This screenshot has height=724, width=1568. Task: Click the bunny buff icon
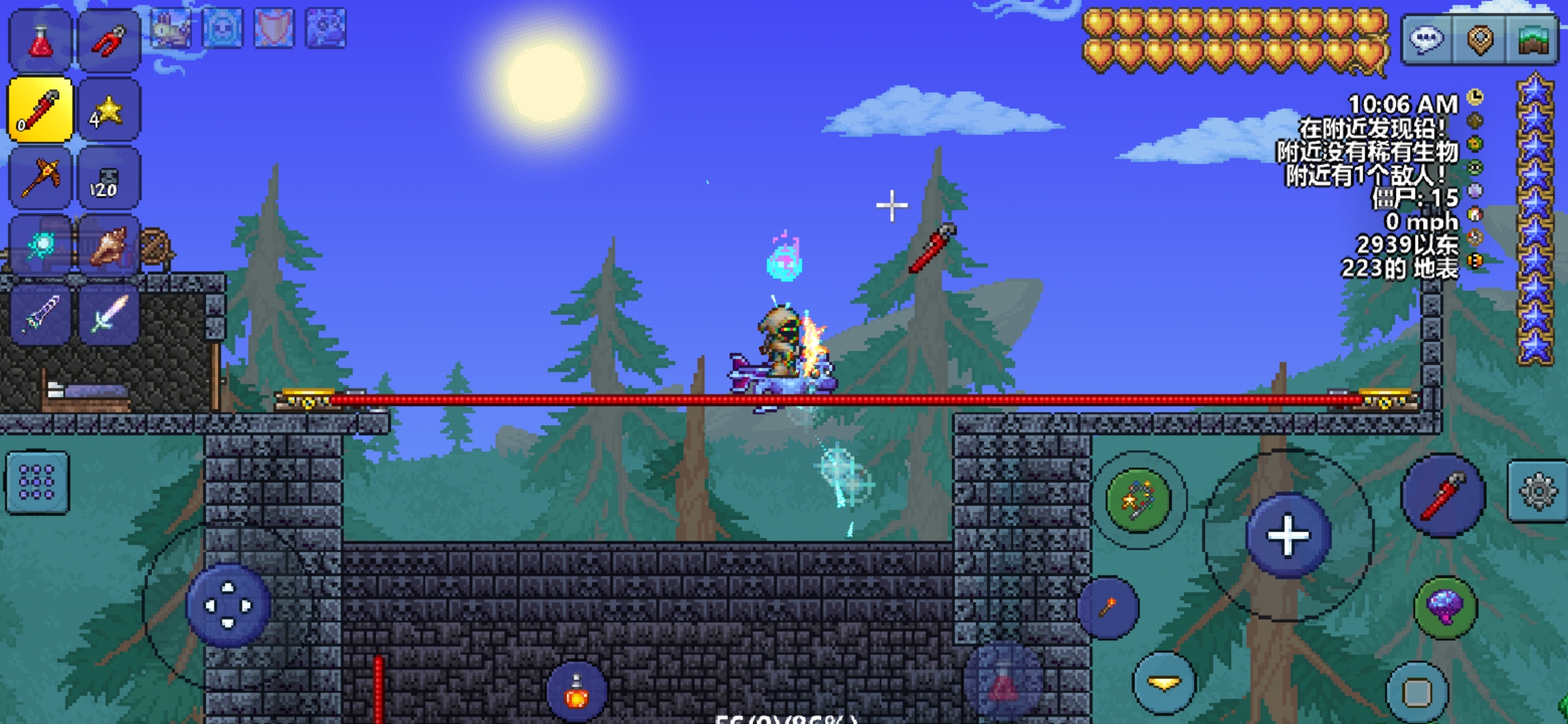172,29
